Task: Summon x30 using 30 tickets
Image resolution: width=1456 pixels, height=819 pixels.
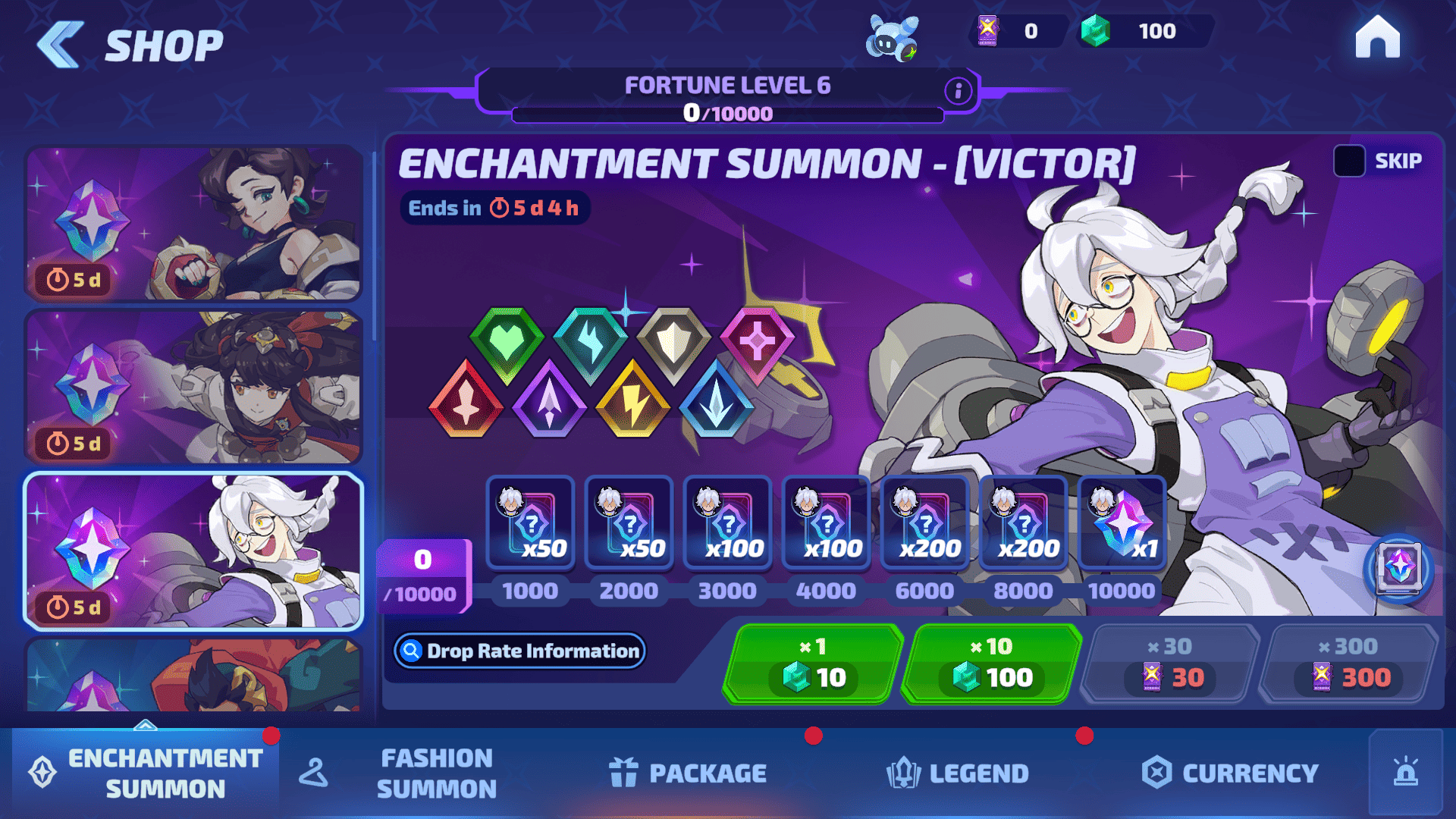Action: click(x=1169, y=664)
